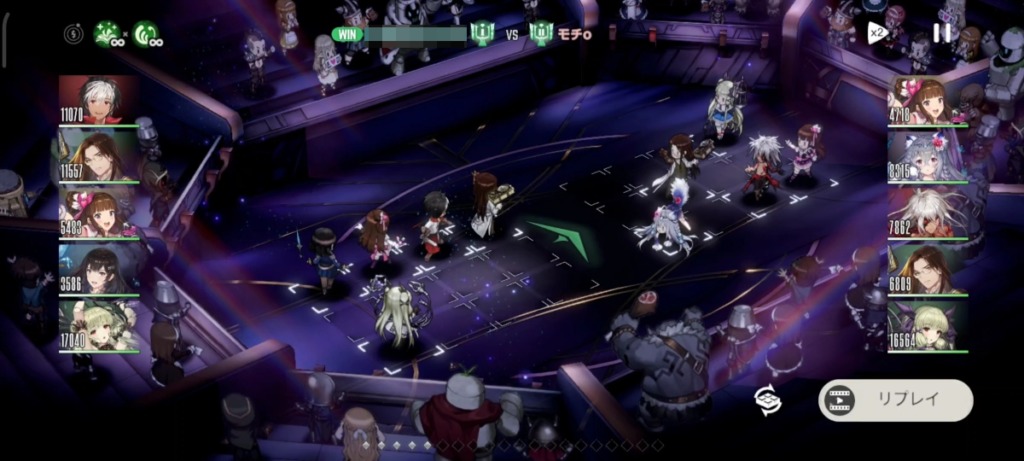The width and height of the screenshot is (1024, 461).
Task: Click the dollar coin icon
Action: click(73, 34)
